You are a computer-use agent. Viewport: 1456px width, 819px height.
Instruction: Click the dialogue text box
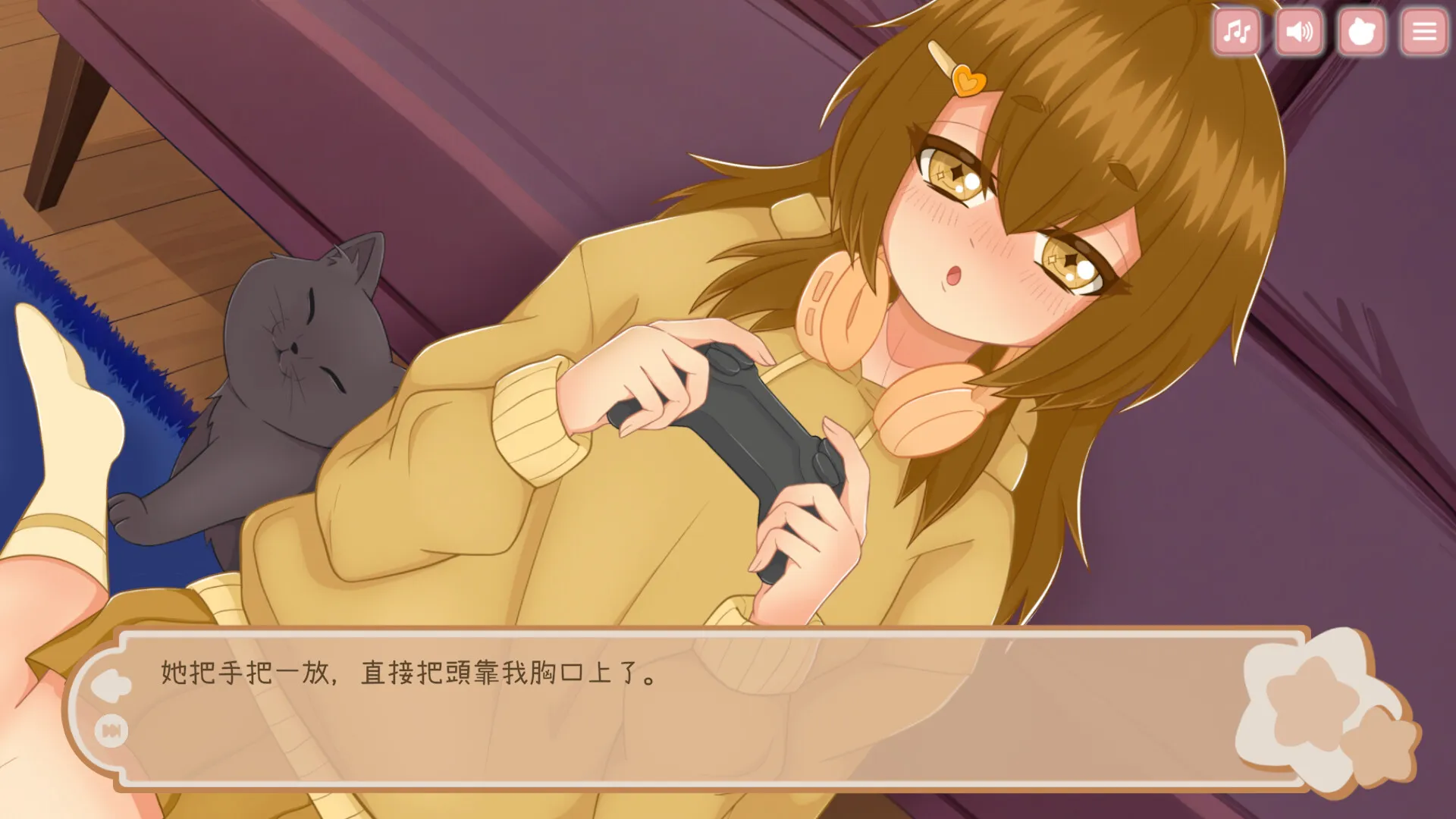click(682, 698)
